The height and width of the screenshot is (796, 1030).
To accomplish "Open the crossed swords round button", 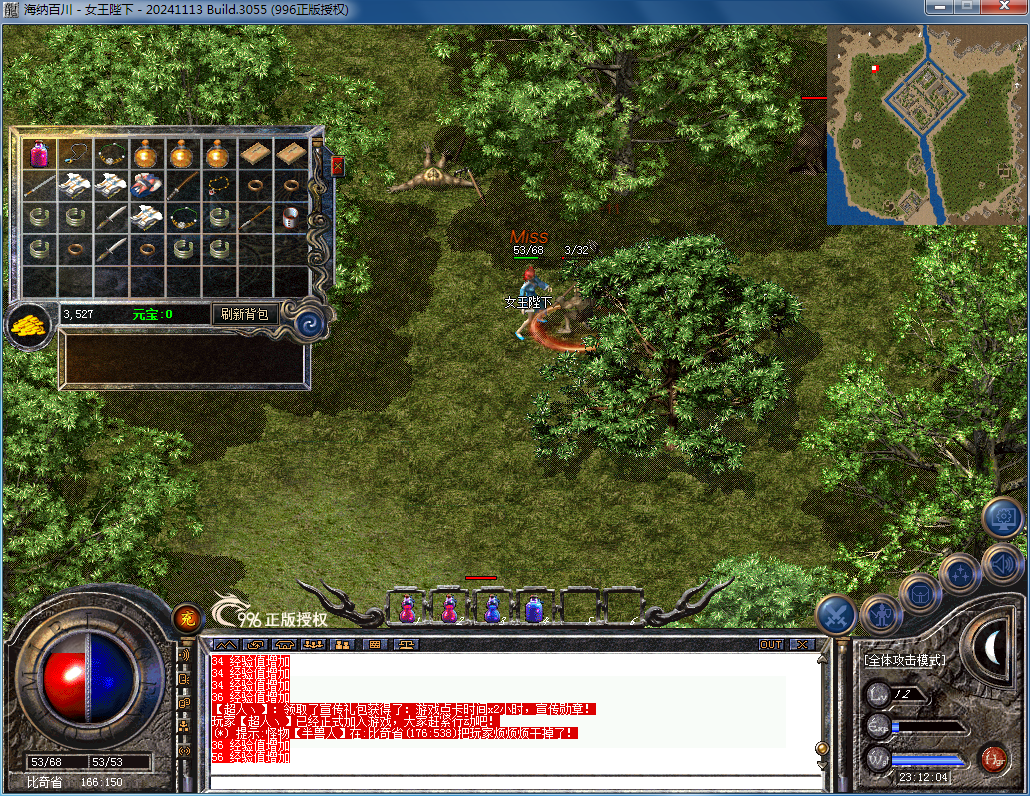I will click(x=835, y=614).
